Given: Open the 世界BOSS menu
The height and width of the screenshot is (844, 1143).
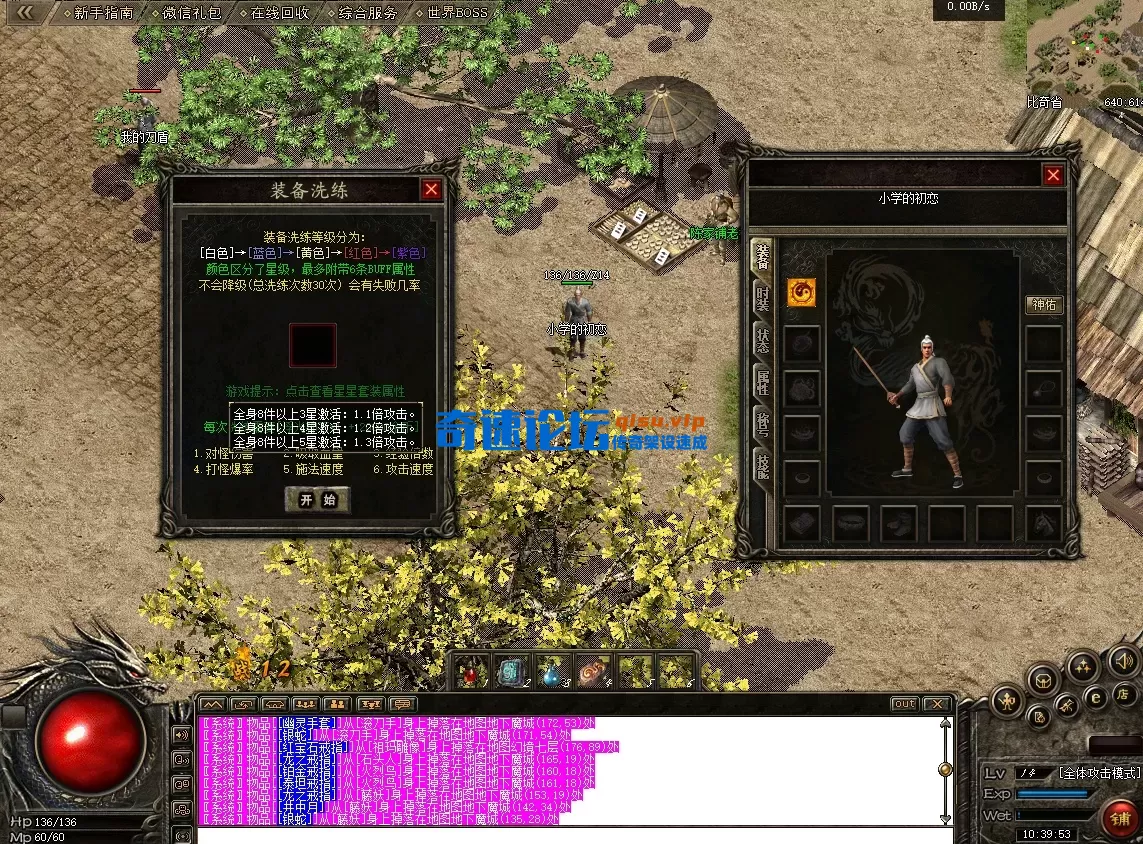Looking at the screenshot, I should (457, 13).
